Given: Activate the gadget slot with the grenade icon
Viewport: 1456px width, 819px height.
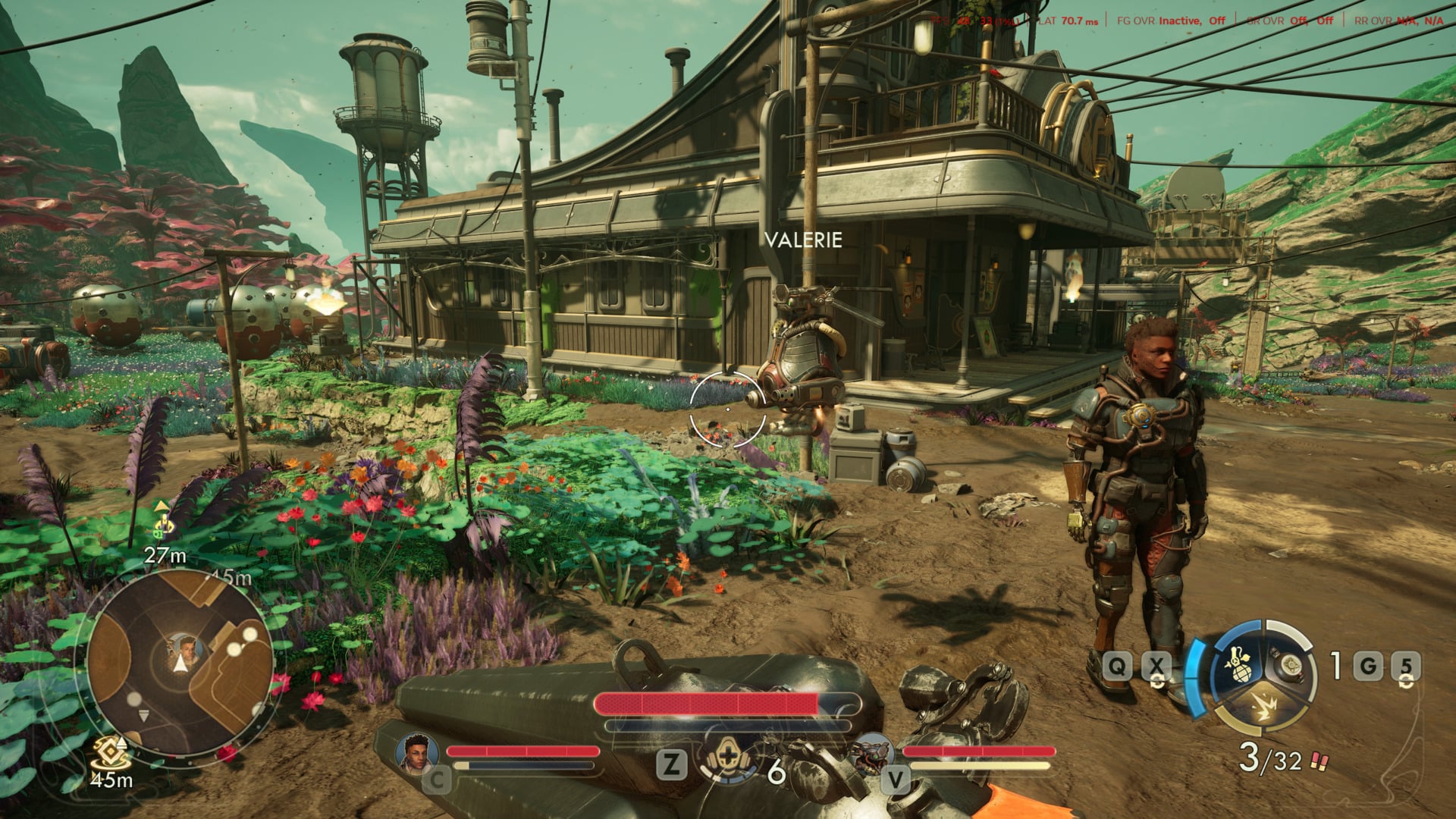Looking at the screenshot, I should tap(1236, 665).
